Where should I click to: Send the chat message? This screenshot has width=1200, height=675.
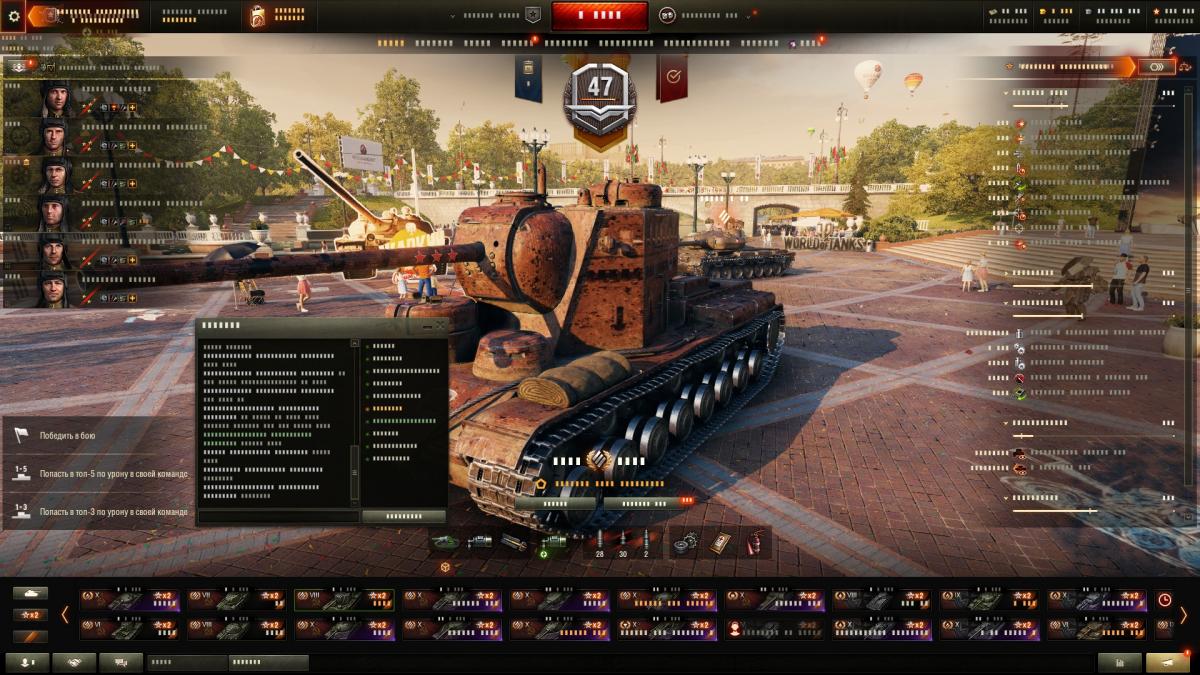tap(403, 516)
